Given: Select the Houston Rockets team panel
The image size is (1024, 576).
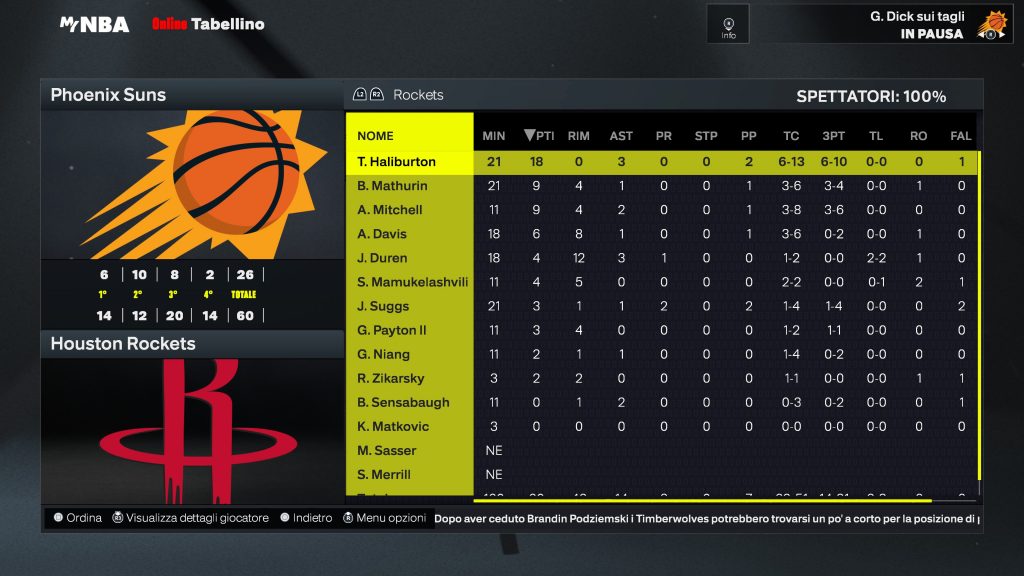Looking at the screenshot, I should point(192,344).
